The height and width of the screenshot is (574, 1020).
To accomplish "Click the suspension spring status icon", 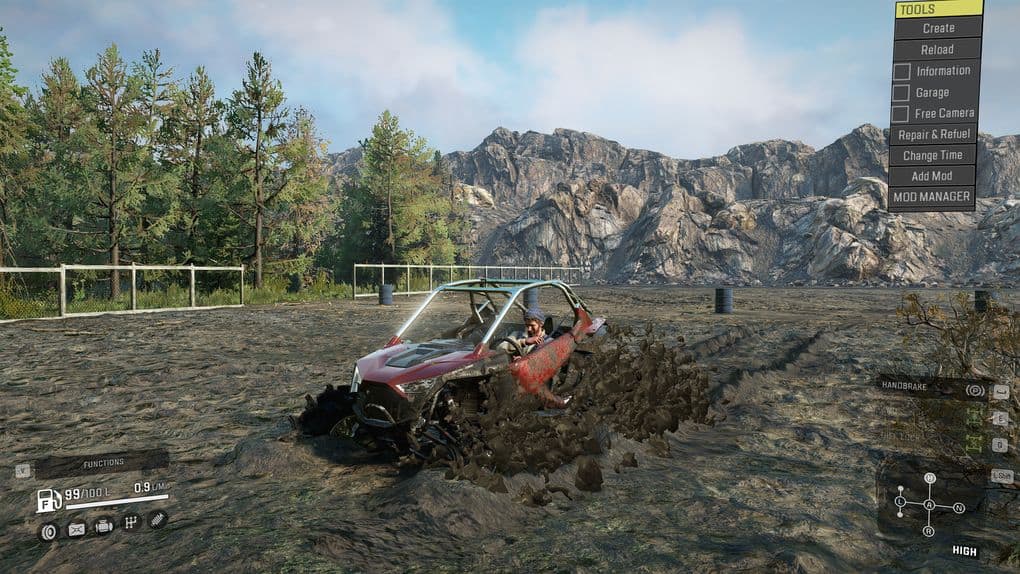I will (x=157, y=519).
